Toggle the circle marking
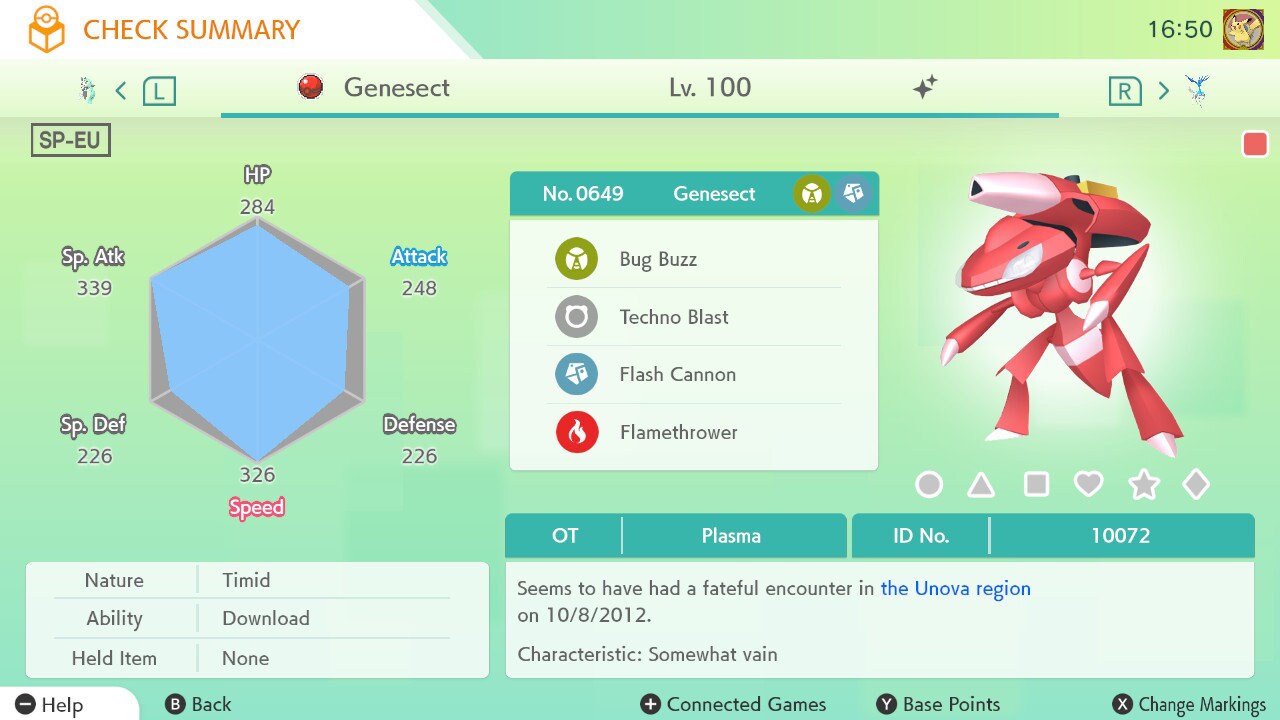Viewport: 1280px width, 720px height. tap(929, 485)
